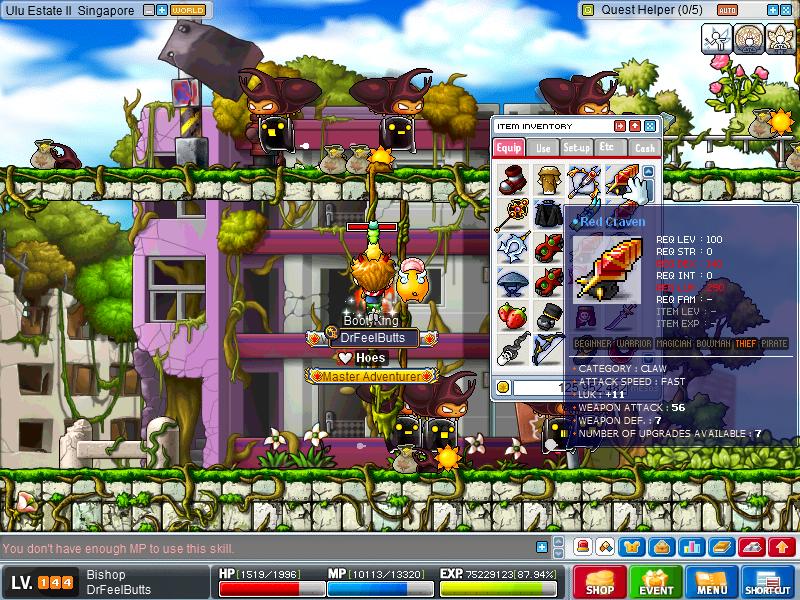Open the game Menu
800x600 pixels.
coord(711,582)
